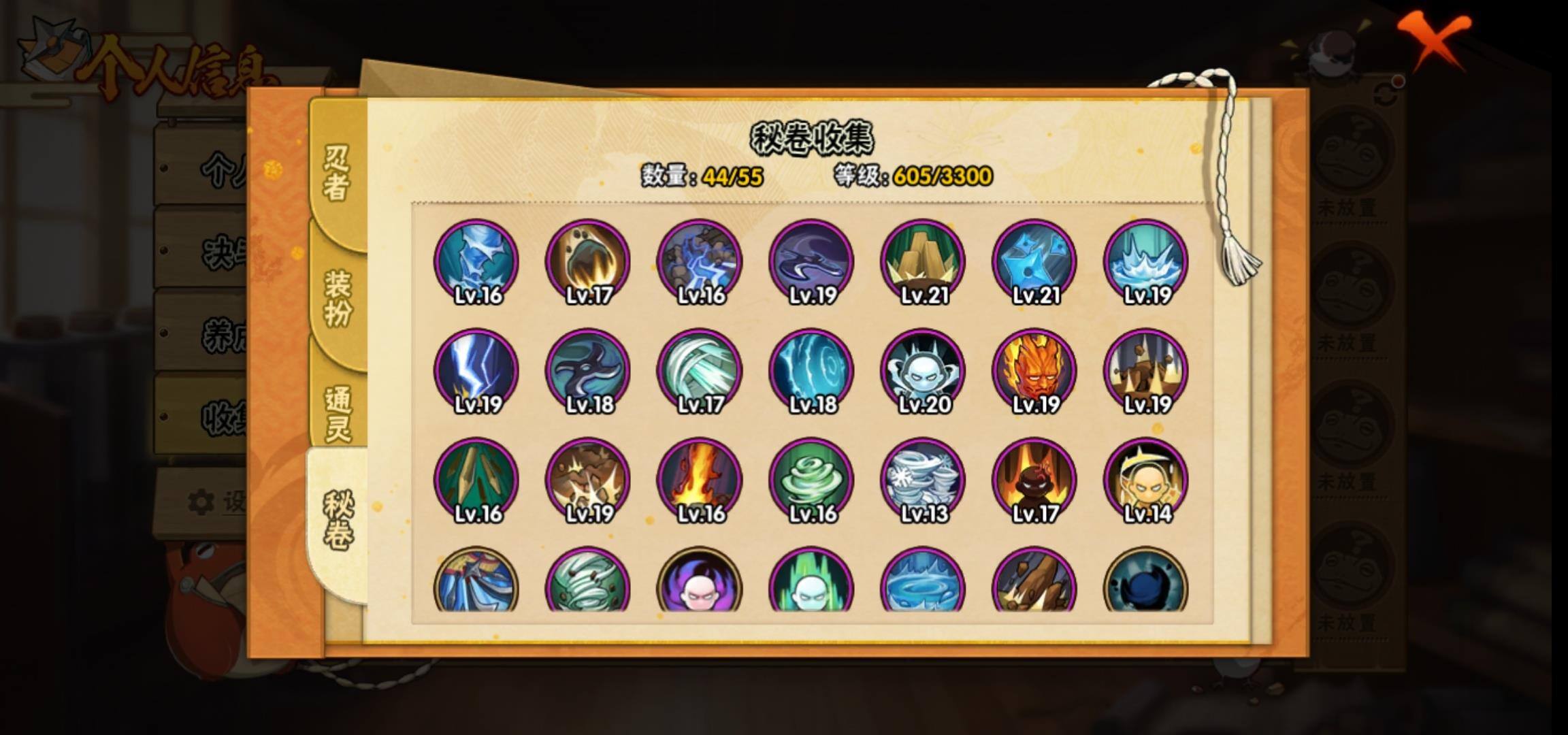Choose the 秘卷 tab

(338, 521)
